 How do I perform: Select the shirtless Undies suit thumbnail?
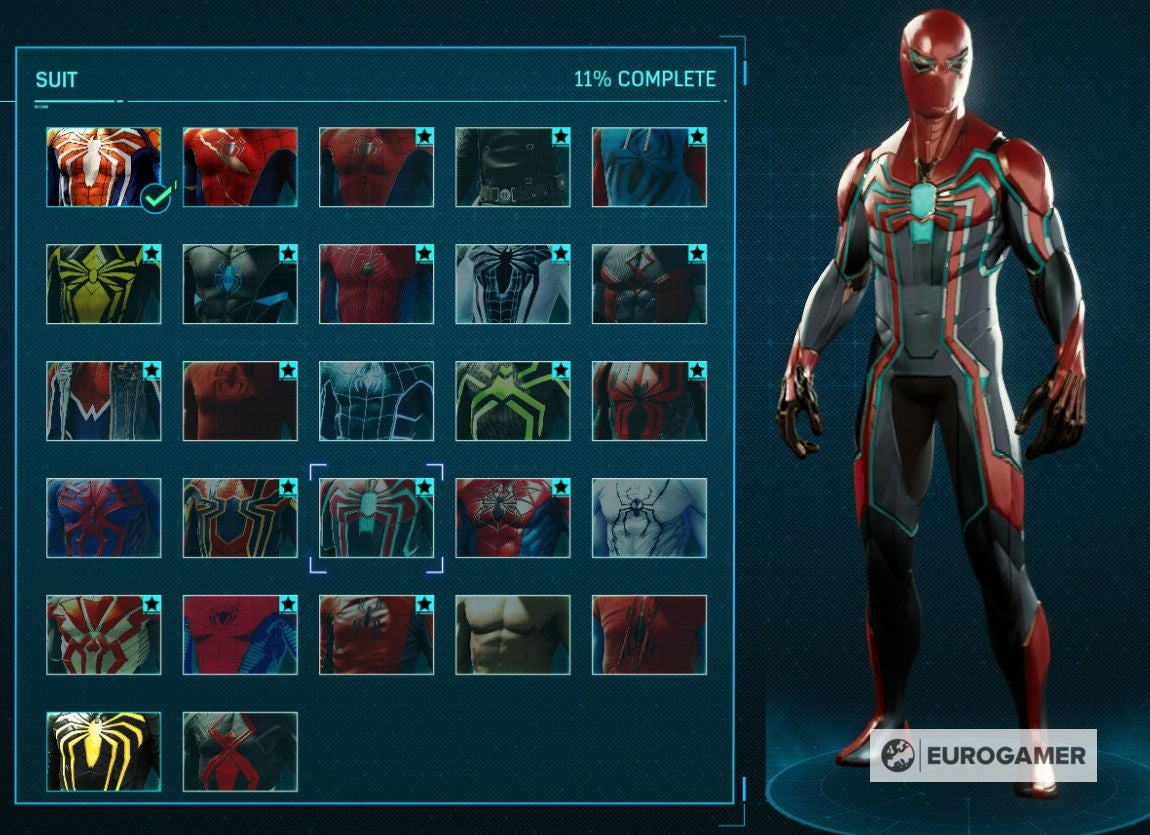coord(512,635)
